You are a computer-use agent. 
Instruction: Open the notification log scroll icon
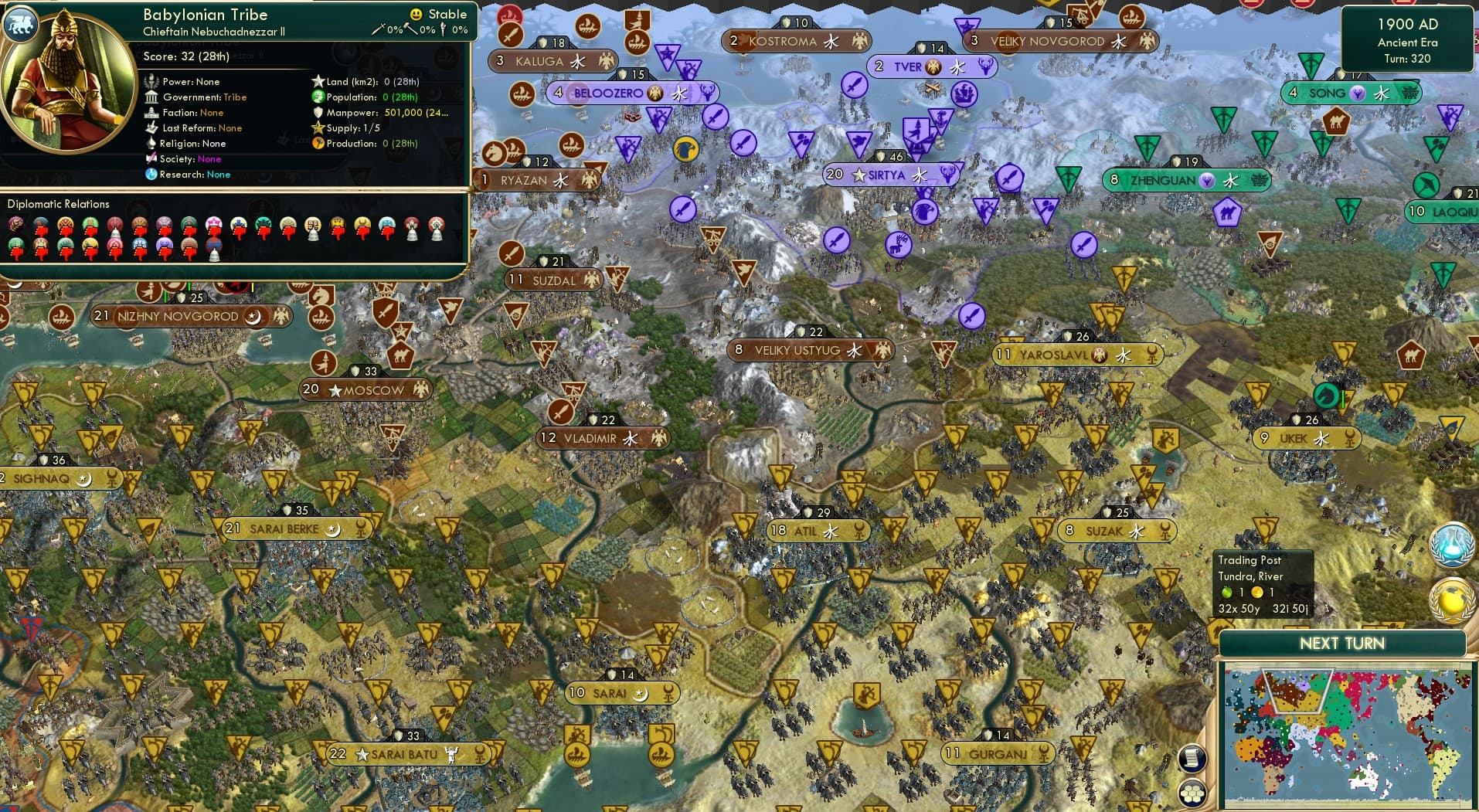pos(1192,759)
